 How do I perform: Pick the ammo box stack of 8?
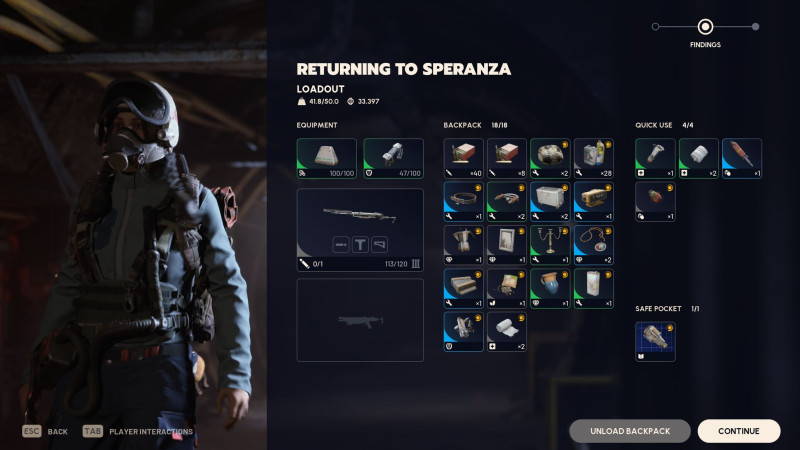click(506, 158)
